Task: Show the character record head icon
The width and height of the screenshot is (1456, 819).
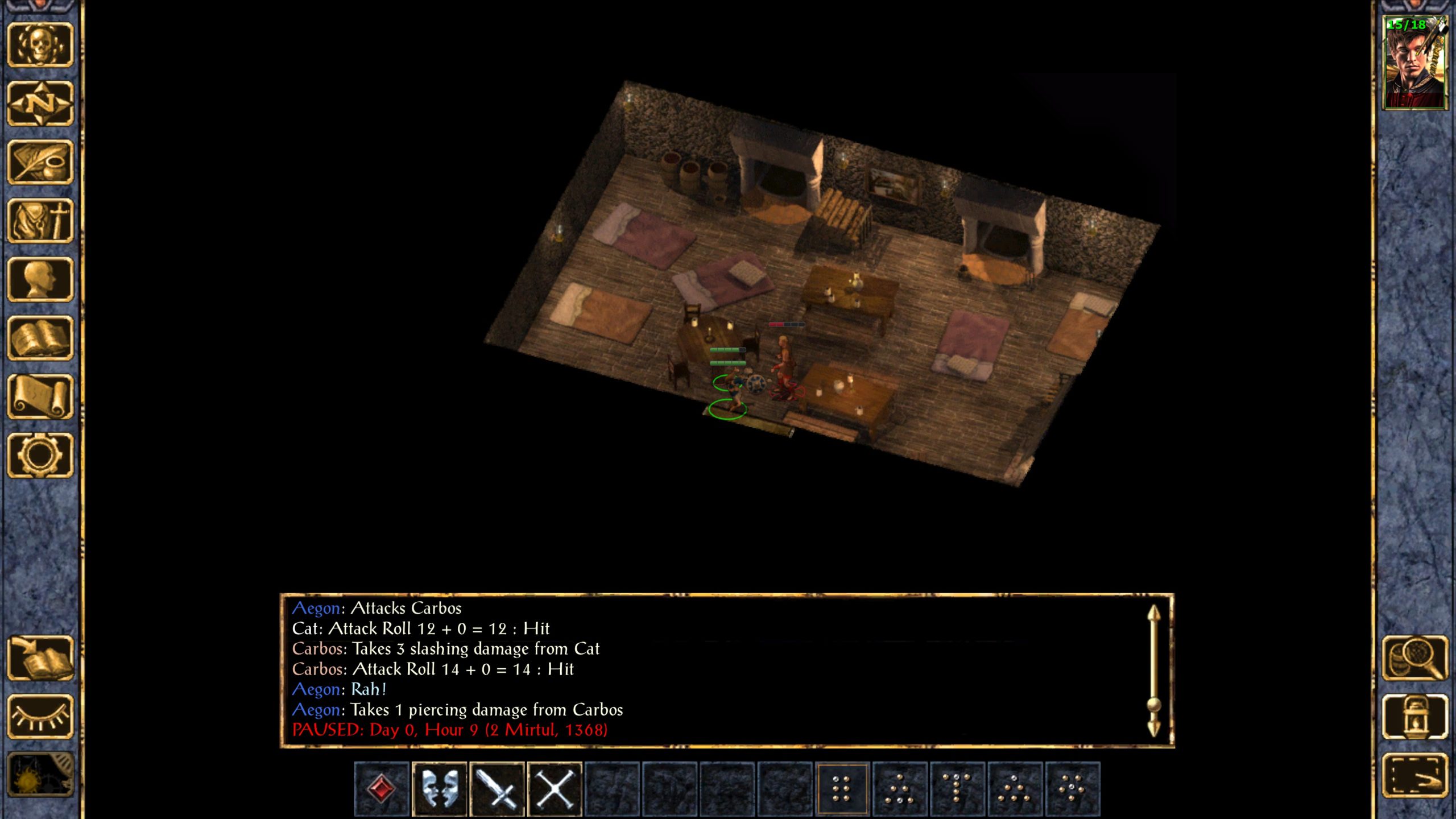Action: pos(40,279)
